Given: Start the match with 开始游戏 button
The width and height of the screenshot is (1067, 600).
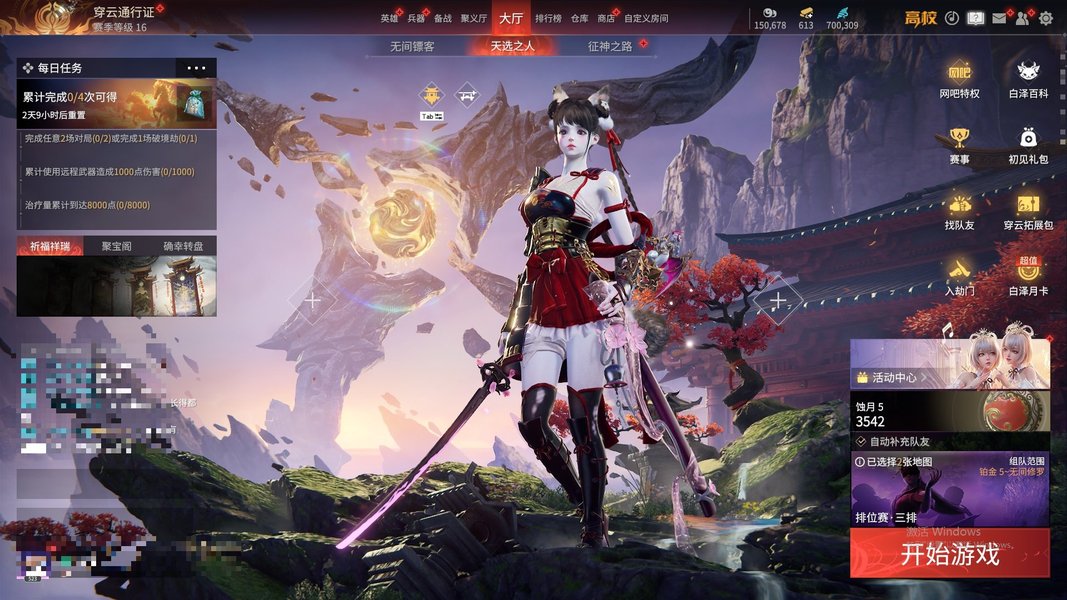Looking at the screenshot, I should pos(949,554).
